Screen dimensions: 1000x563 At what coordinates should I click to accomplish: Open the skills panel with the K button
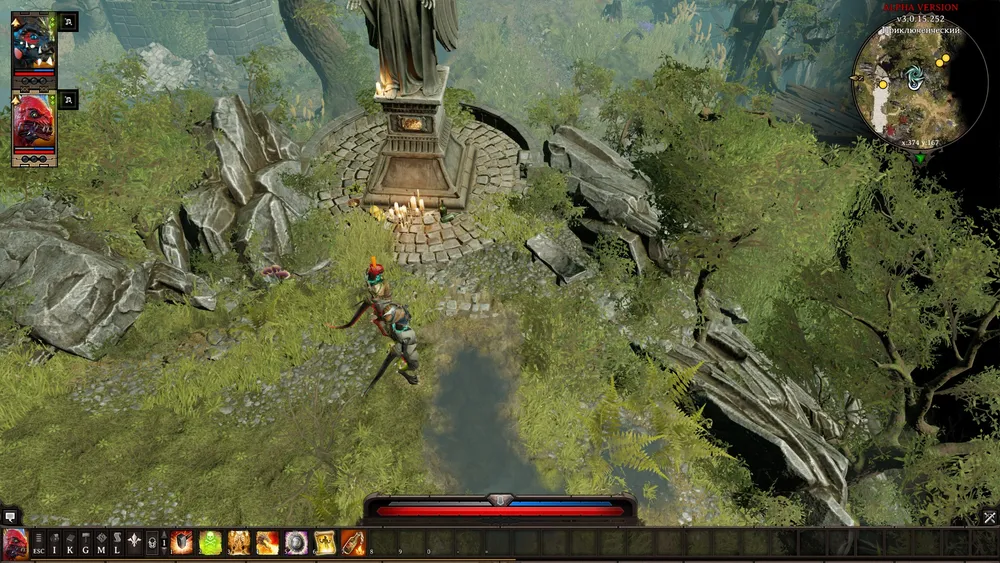[x=70, y=543]
